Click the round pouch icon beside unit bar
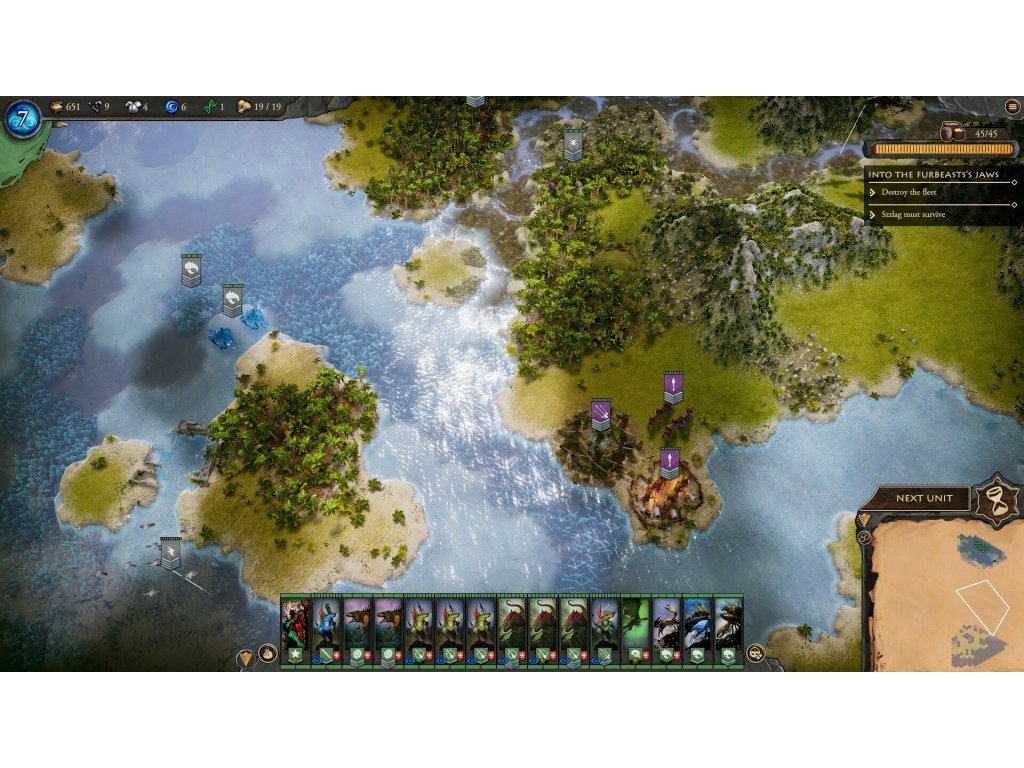 tap(268, 653)
